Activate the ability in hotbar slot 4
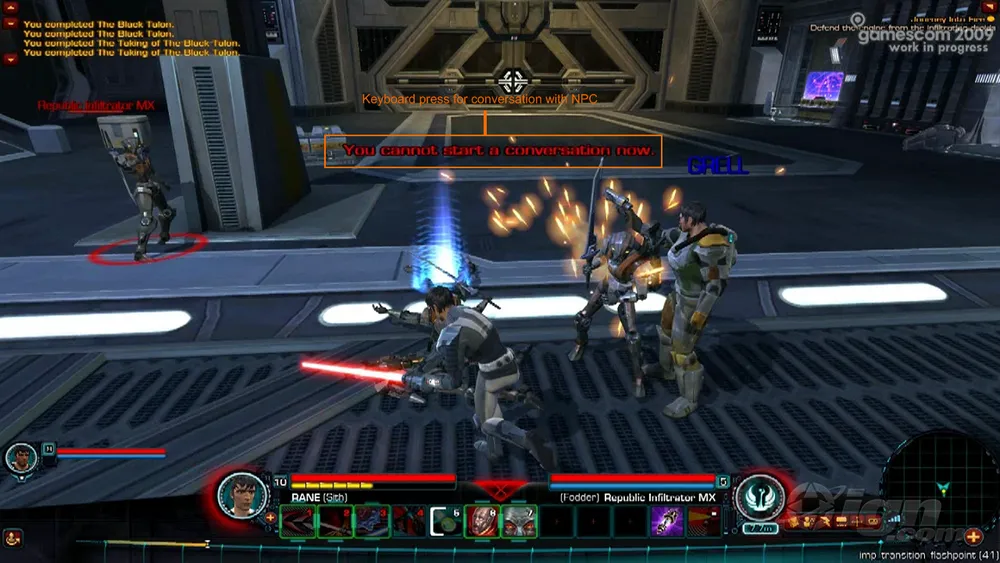 coord(408,522)
